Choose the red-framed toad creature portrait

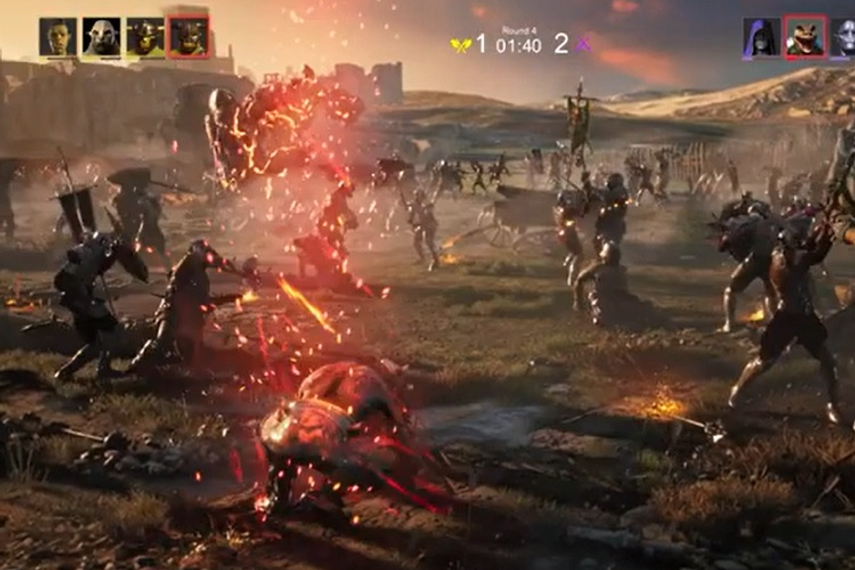pyautogui.click(x=805, y=37)
